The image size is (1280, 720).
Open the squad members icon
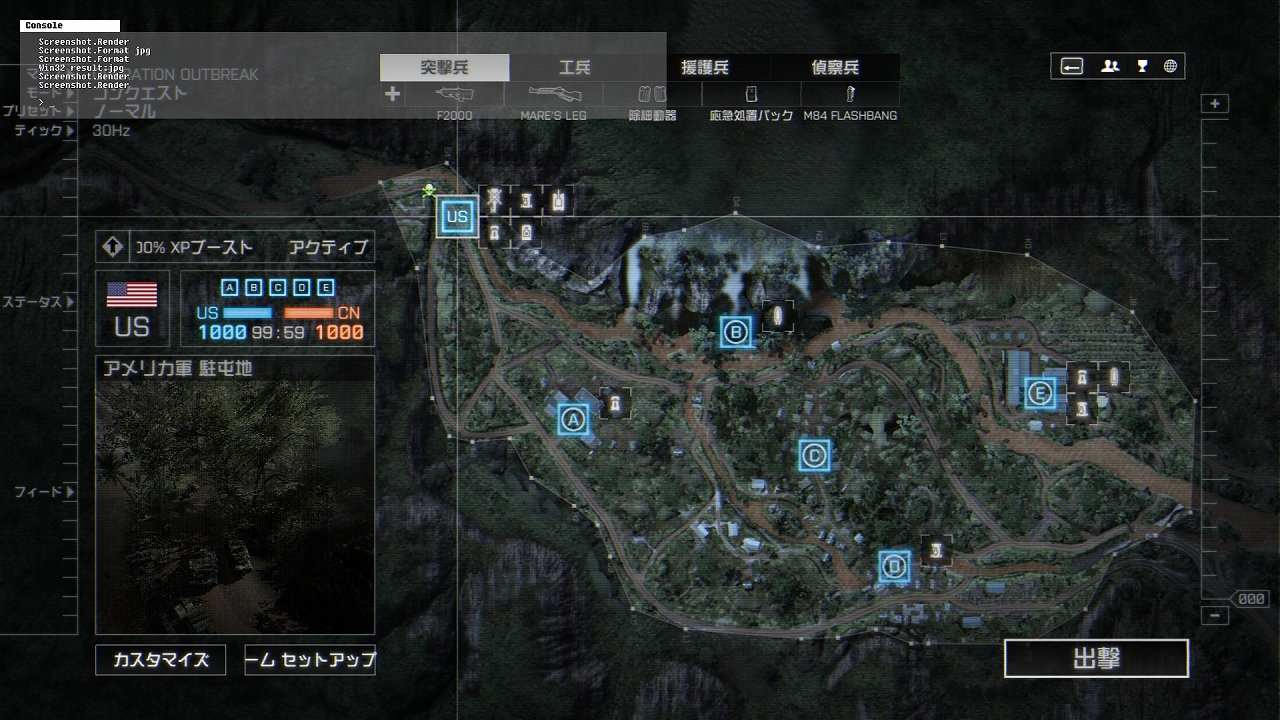[x=1110, y=67]
